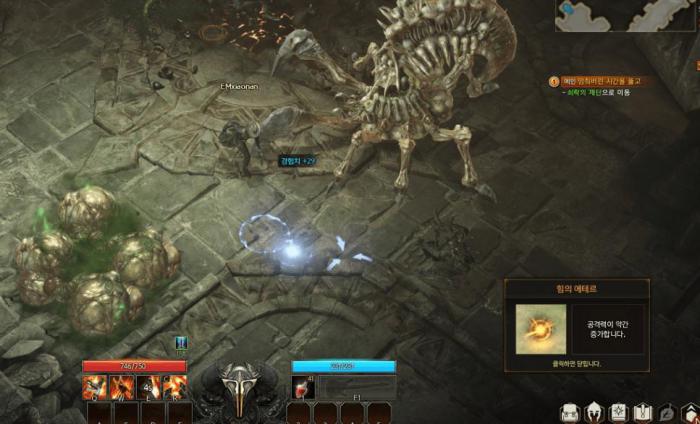Click the Ether of Power orb icon
The width and height of the screenshot is (700, 424).
pos(540,329)
